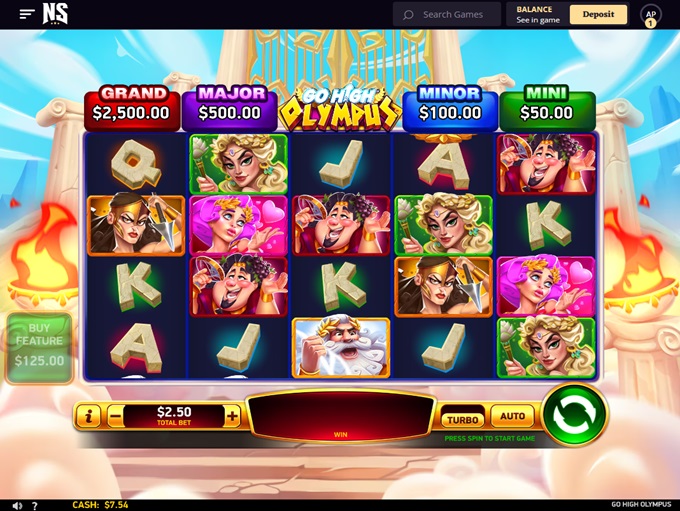Focus the Search Games field

point(452,14)
